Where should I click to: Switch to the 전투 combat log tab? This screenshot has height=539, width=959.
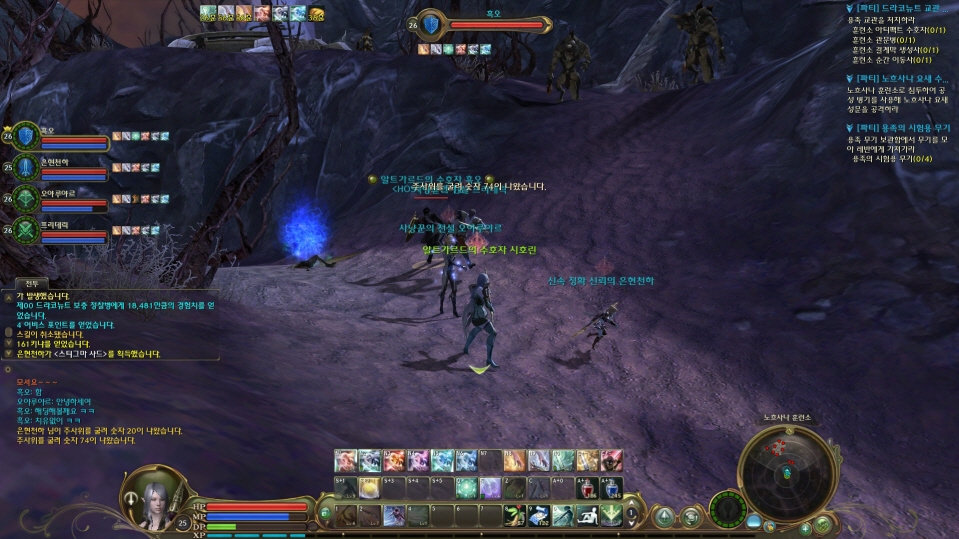(x=31, y=284)
